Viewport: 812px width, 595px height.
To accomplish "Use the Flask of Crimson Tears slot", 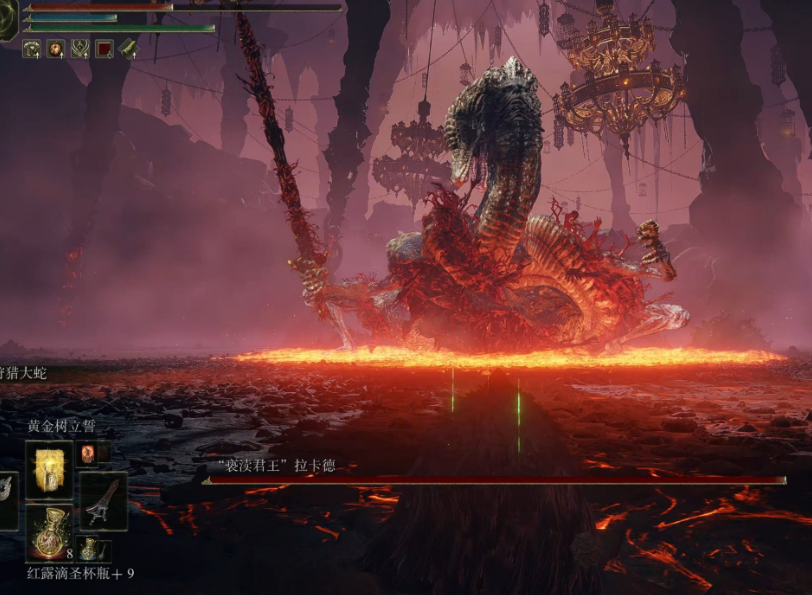I will (x=49, y=532).
